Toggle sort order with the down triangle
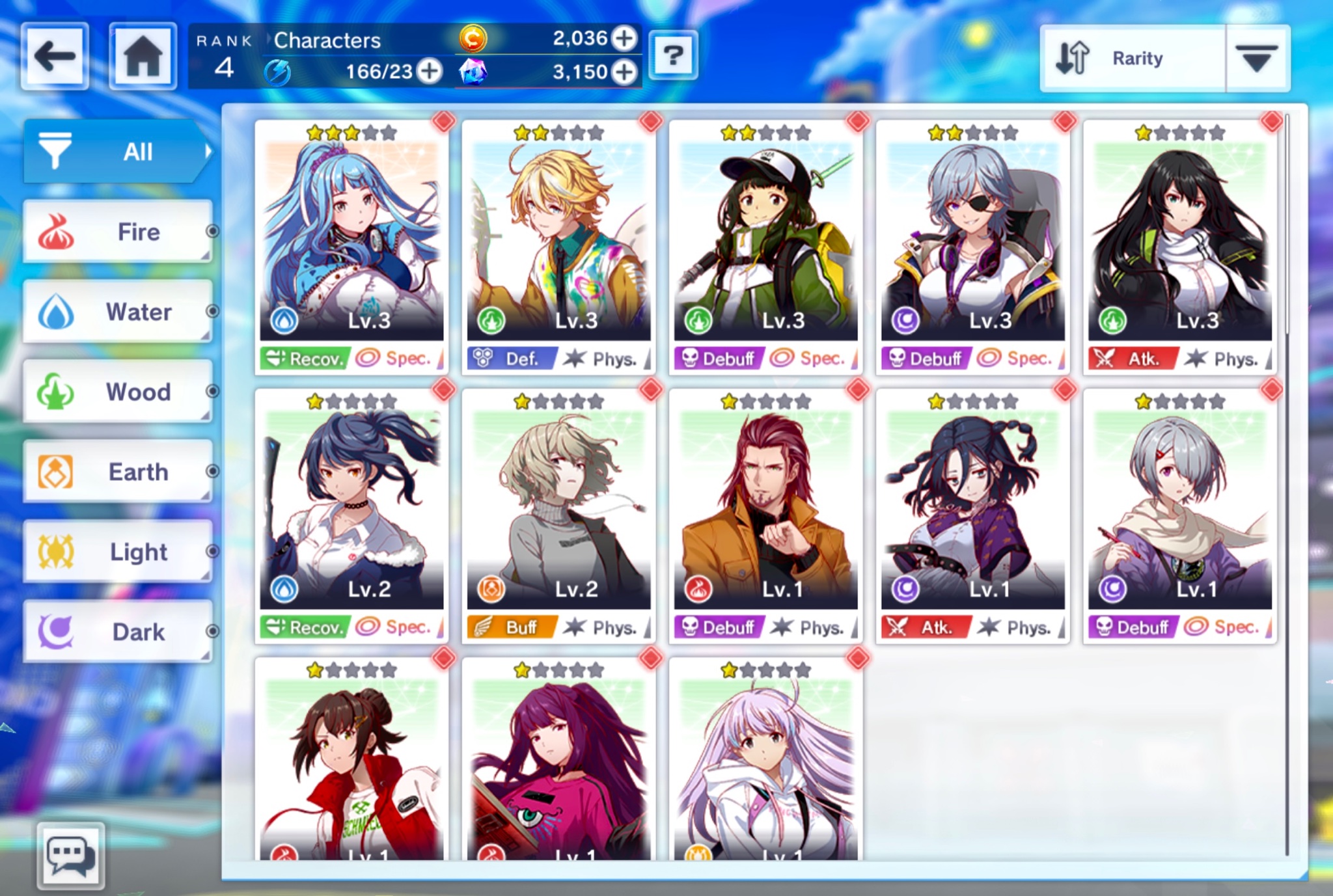Viewport: 1333px width, 896px height. pyautogui.click(x=1257, y=59)
